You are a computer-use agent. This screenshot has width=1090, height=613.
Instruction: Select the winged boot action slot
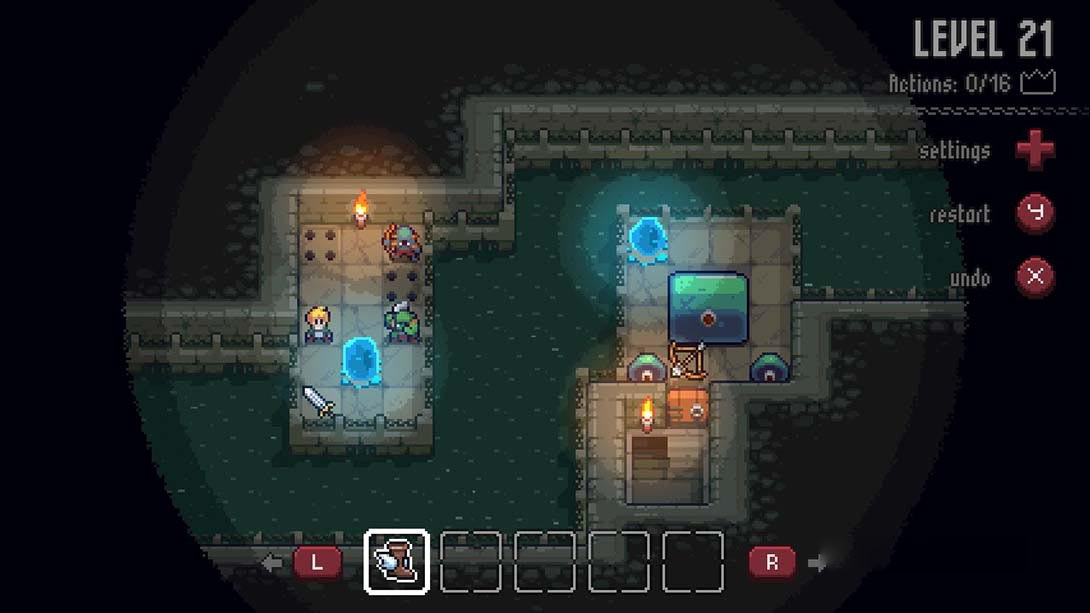[x=397, y=562]
